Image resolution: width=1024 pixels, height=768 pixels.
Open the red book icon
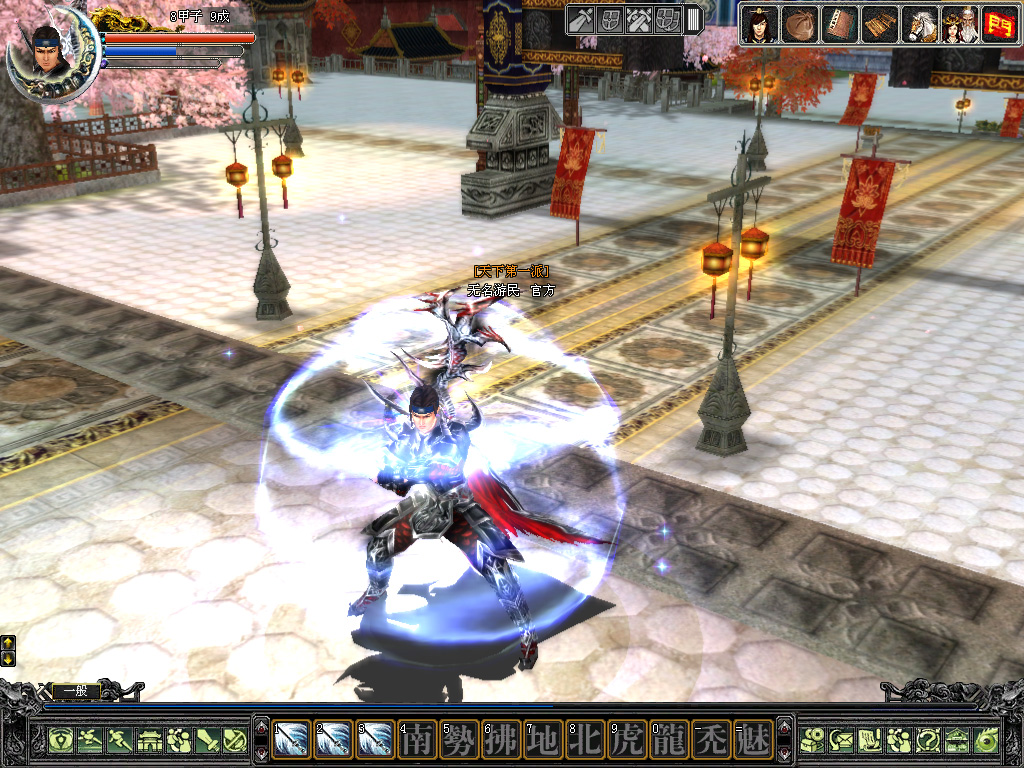click(838, 24)
